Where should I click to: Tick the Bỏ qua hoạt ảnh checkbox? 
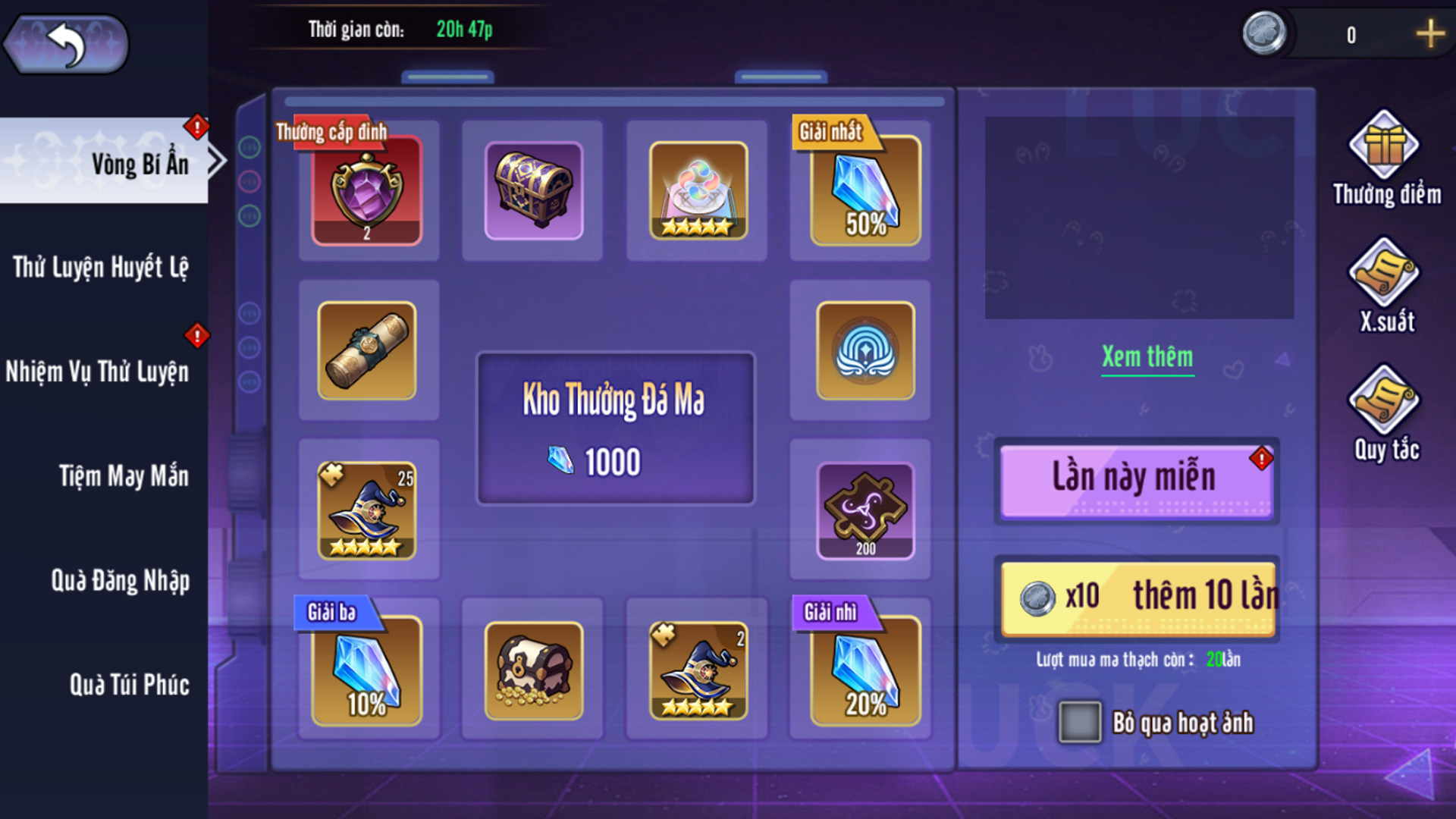point(1080,722)
